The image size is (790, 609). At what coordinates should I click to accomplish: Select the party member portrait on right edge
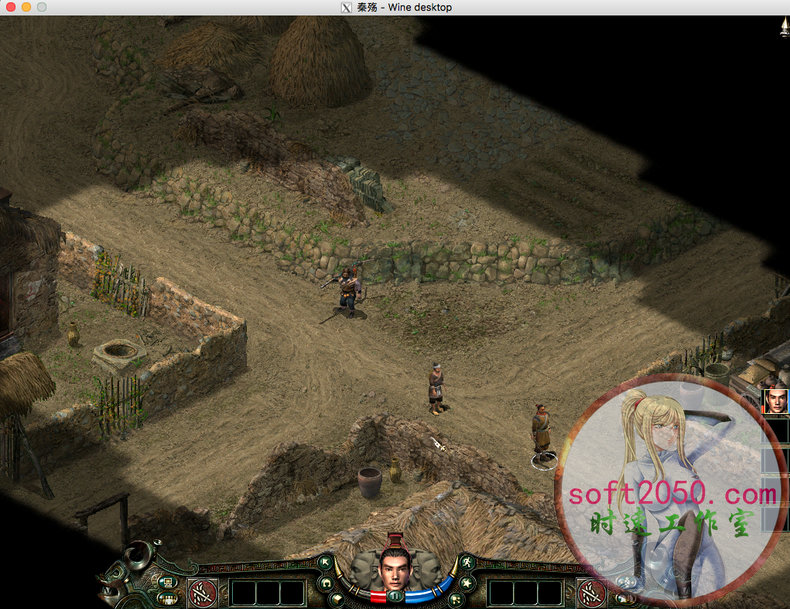point(775,401)
